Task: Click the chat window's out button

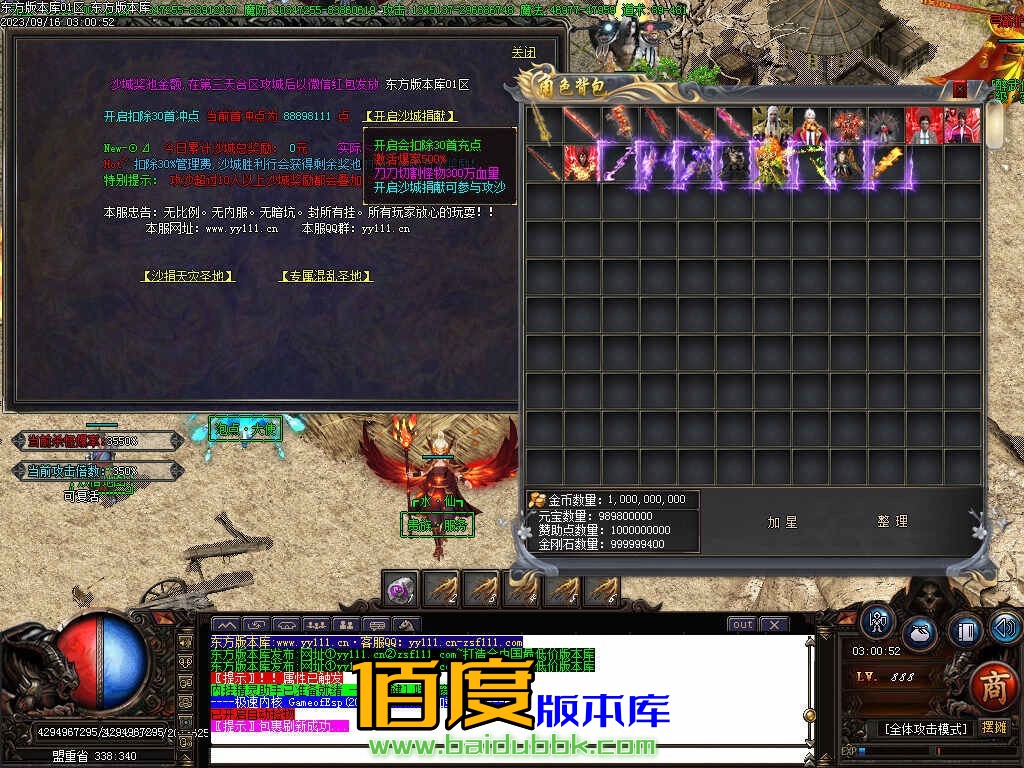Action: point(742,625)
